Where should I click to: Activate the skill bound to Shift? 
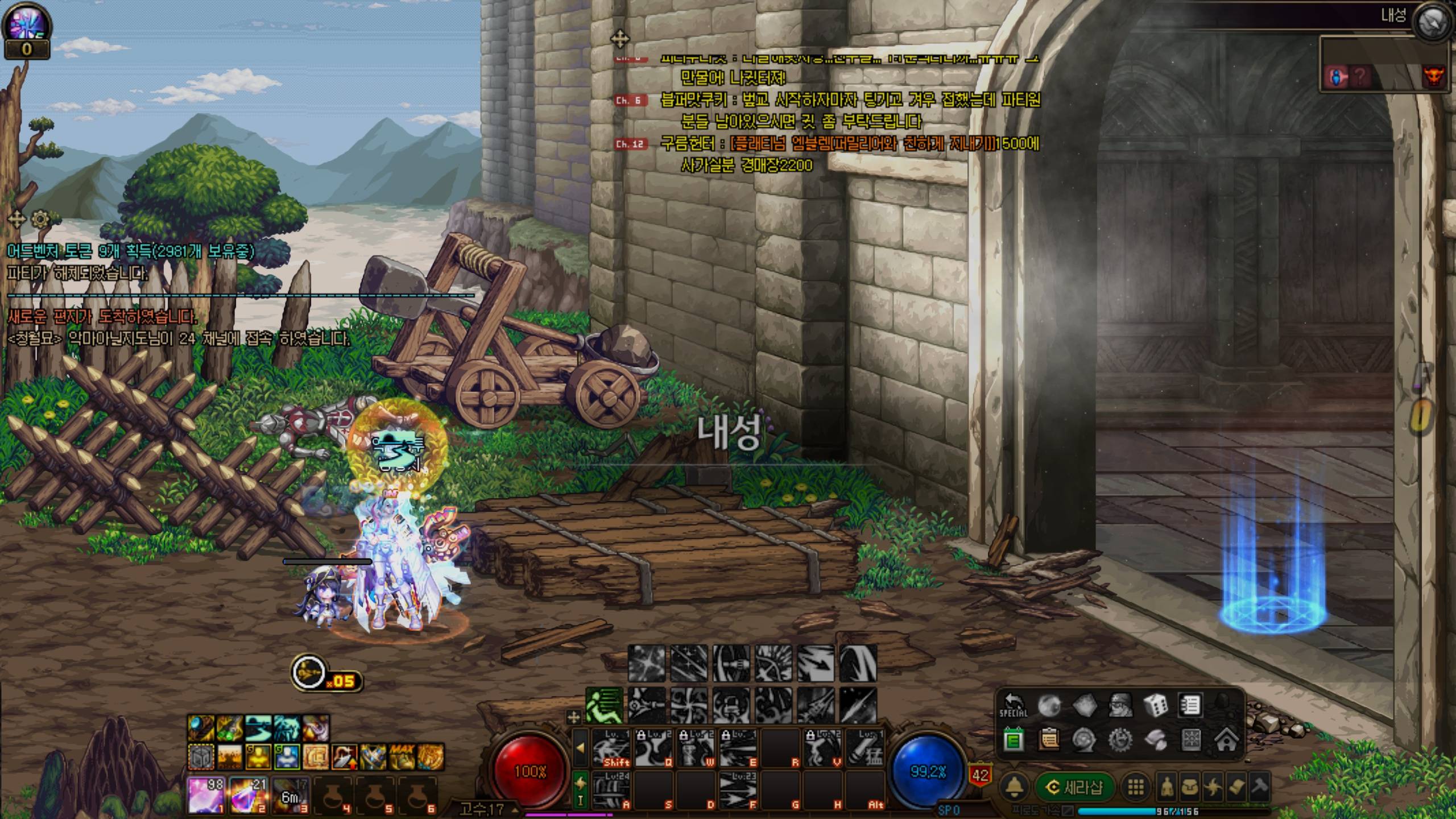coord(611,748)
